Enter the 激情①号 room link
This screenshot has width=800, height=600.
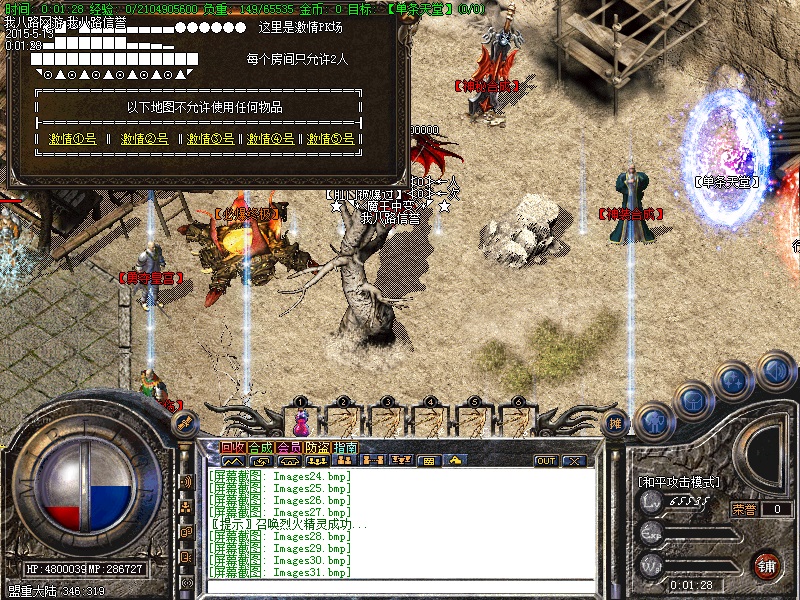pyautogui.click(x=73, y=139)
